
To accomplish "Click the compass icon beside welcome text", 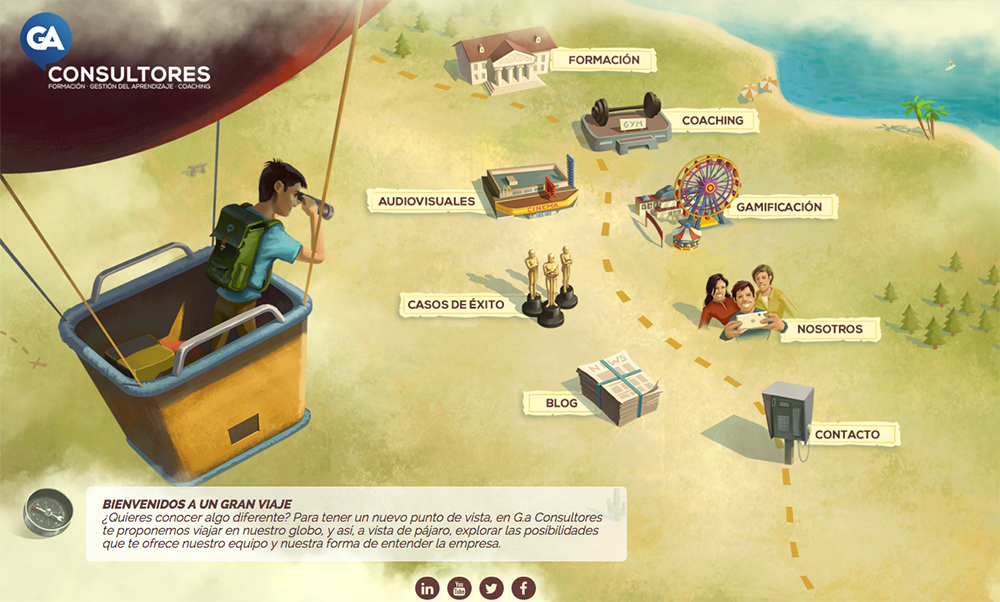I will click(48, 512).
